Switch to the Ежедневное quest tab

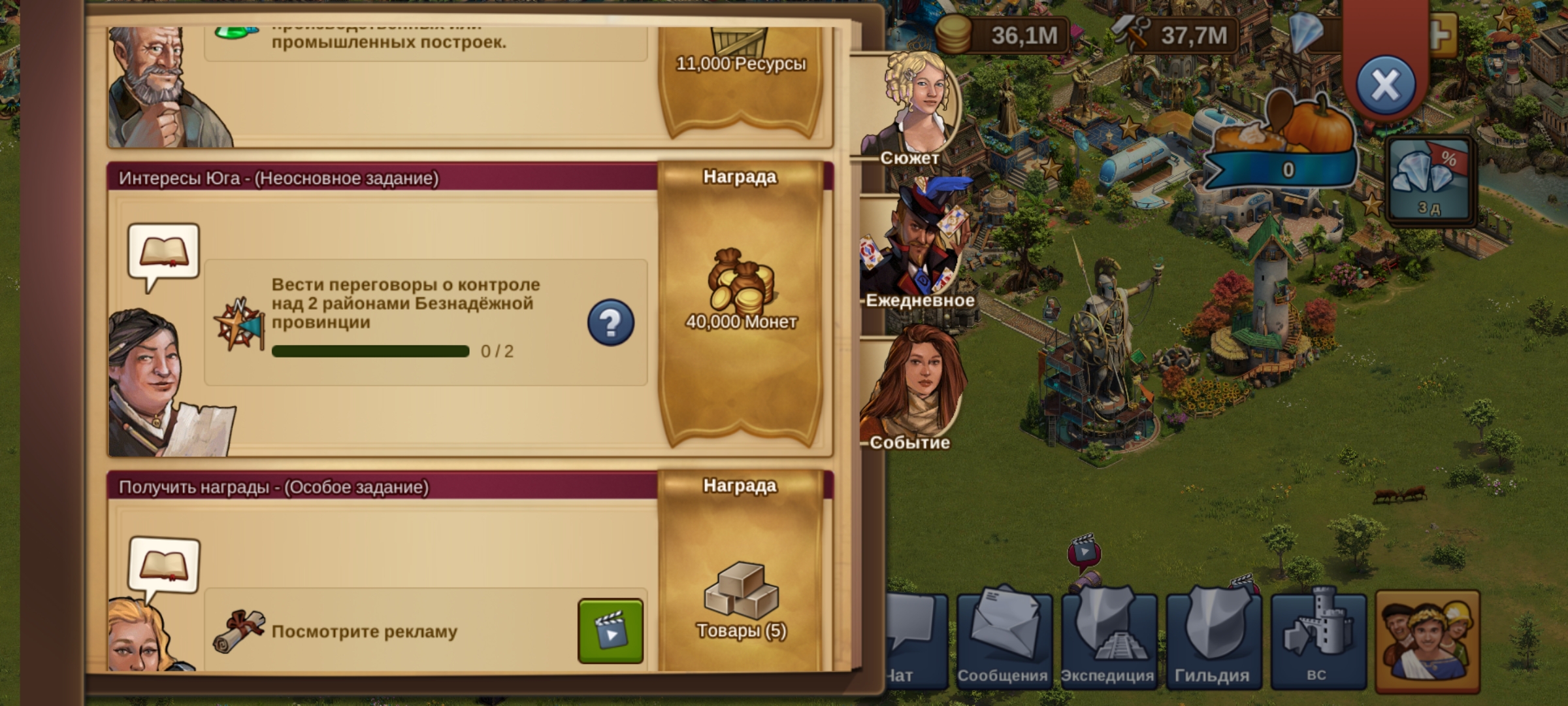pyautogui.click(x=918, y=248)
